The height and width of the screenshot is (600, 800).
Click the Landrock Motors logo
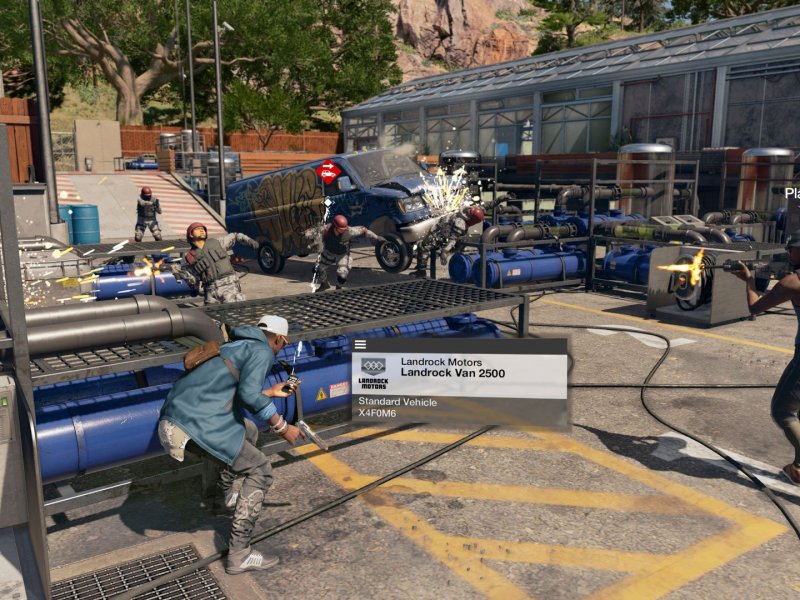(373, 372)
